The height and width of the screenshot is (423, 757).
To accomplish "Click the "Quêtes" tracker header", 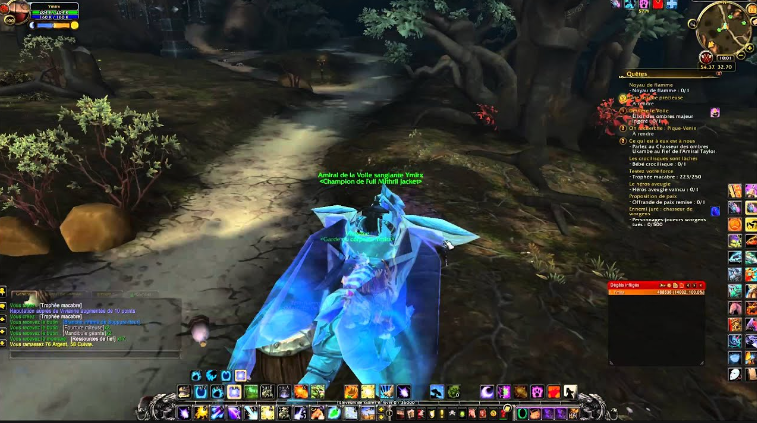I will tap(636, 74).
